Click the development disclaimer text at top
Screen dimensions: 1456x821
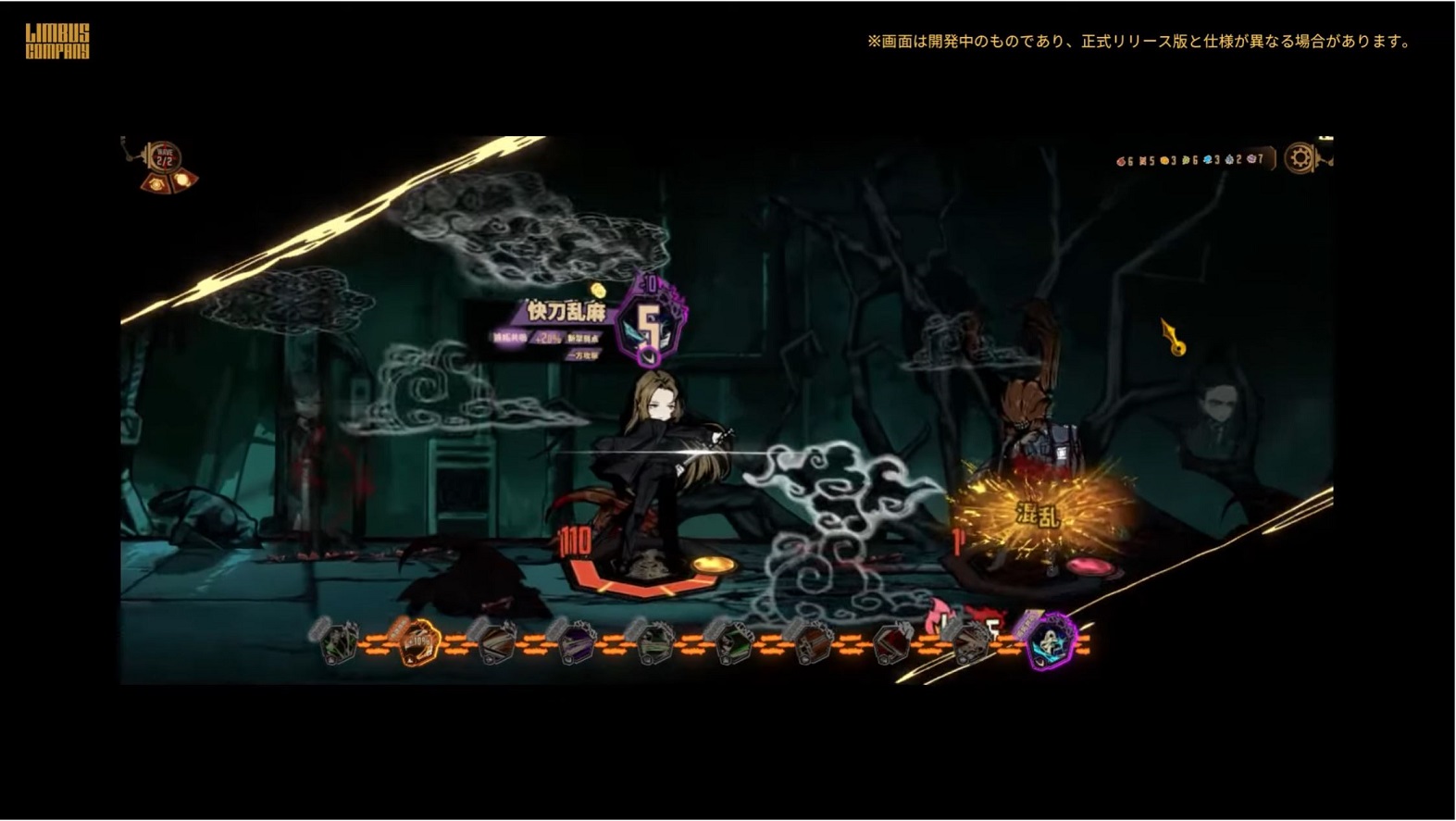(x=1137, y=41)
